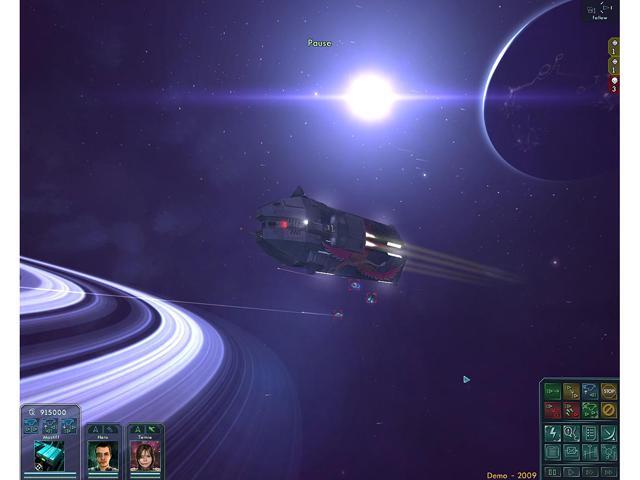The width and height of the screenshot is (640, 480).
Task: Select the Mastiff ship portrait
Action: coord(50,455)
